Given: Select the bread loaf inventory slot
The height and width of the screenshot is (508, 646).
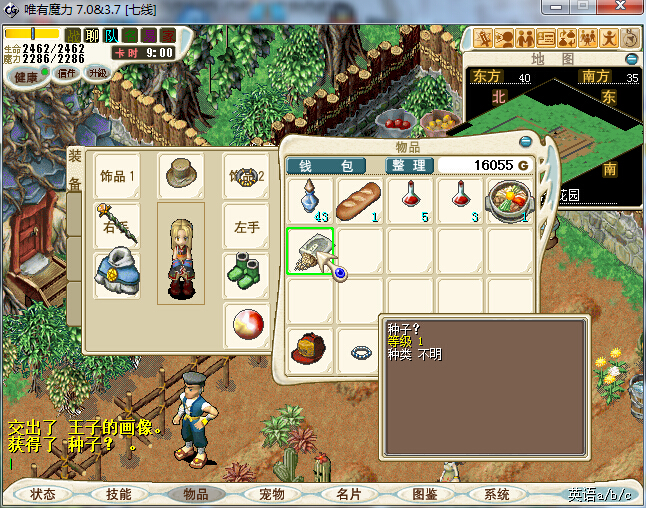Looking at the screenshot, I should pos(360,201).
